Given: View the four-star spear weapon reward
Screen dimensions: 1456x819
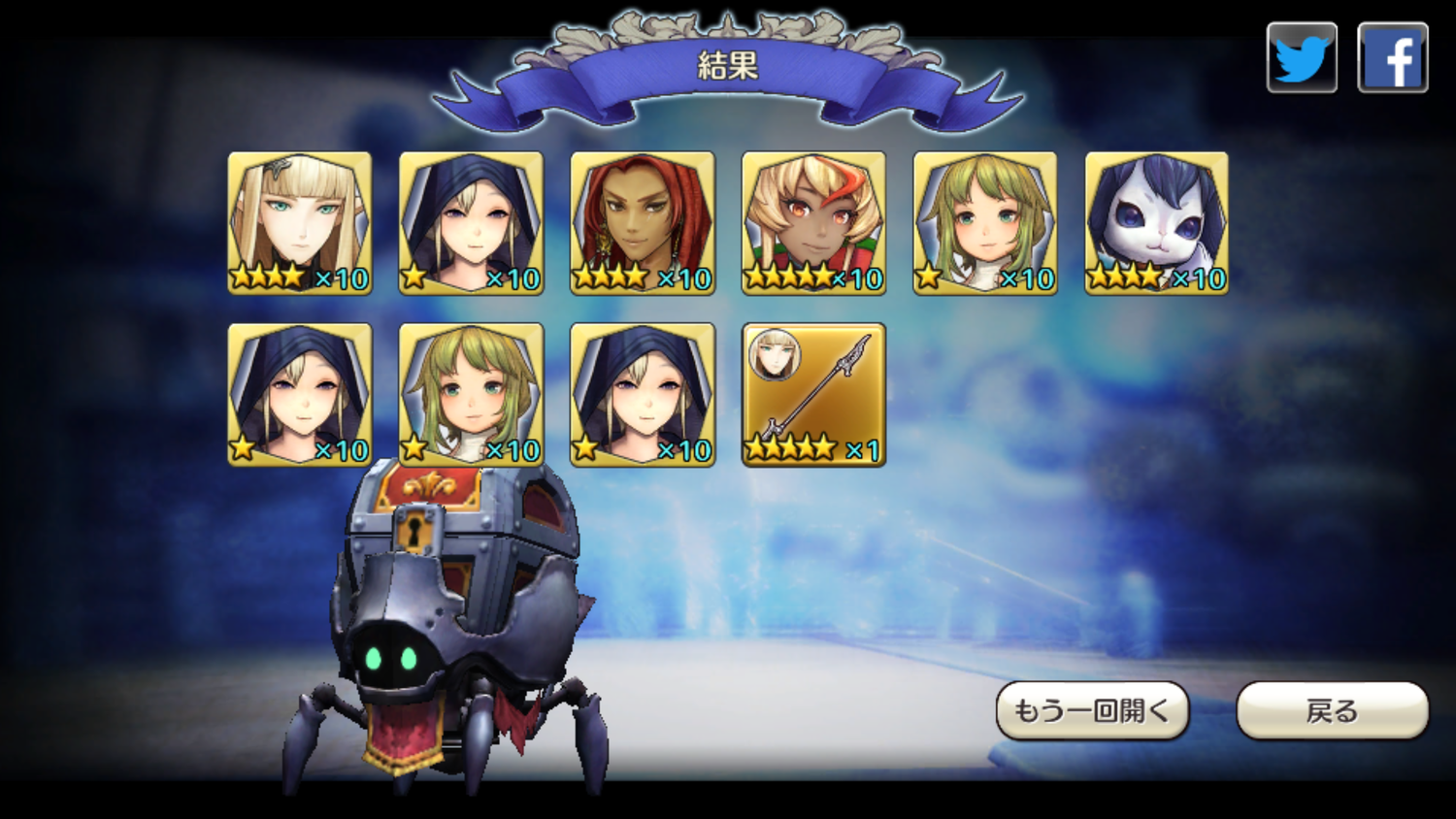Looking at the screenshot, I should tap(813, 394).
